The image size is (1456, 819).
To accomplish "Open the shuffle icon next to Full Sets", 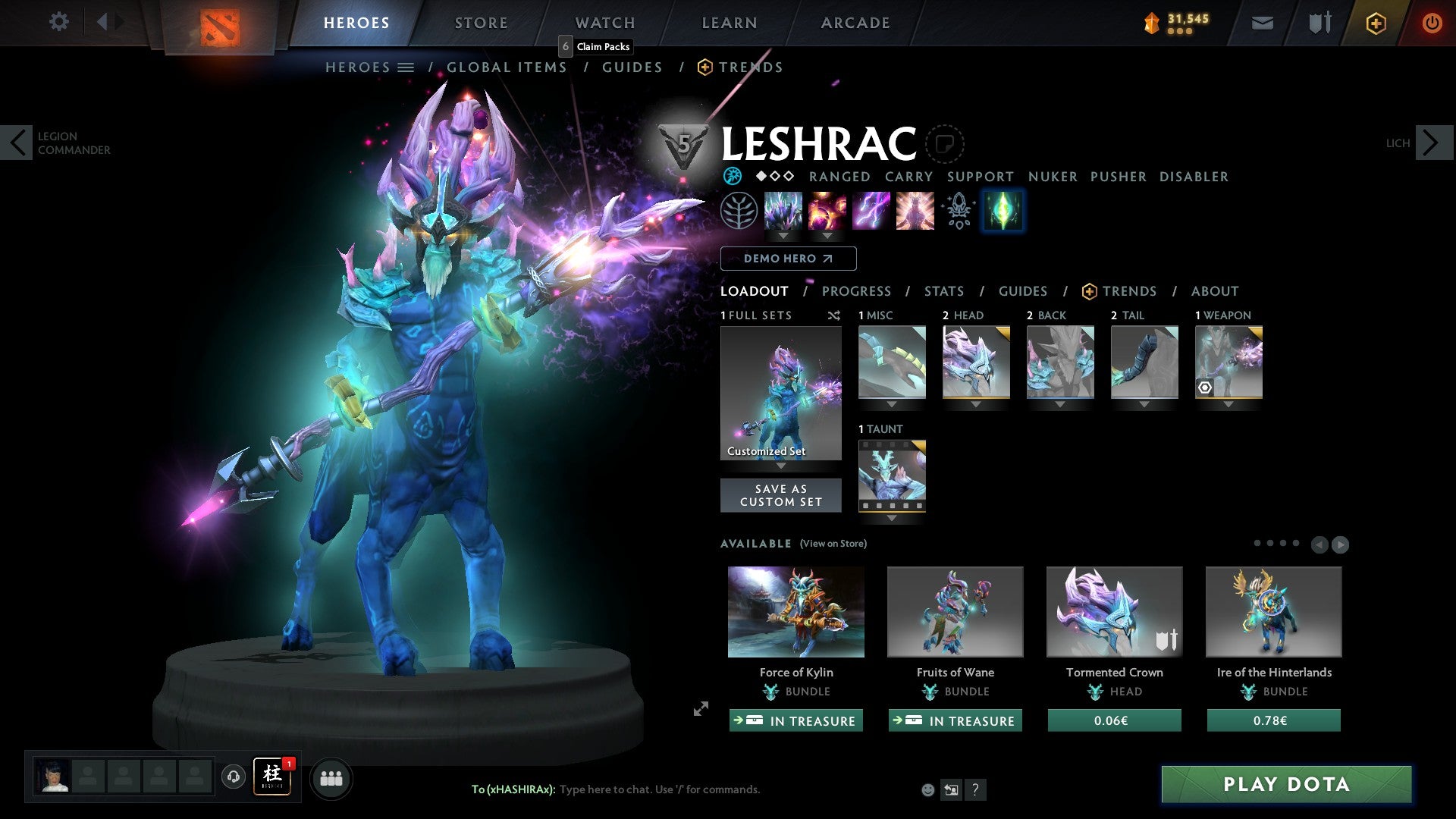I will pos(834,315).
